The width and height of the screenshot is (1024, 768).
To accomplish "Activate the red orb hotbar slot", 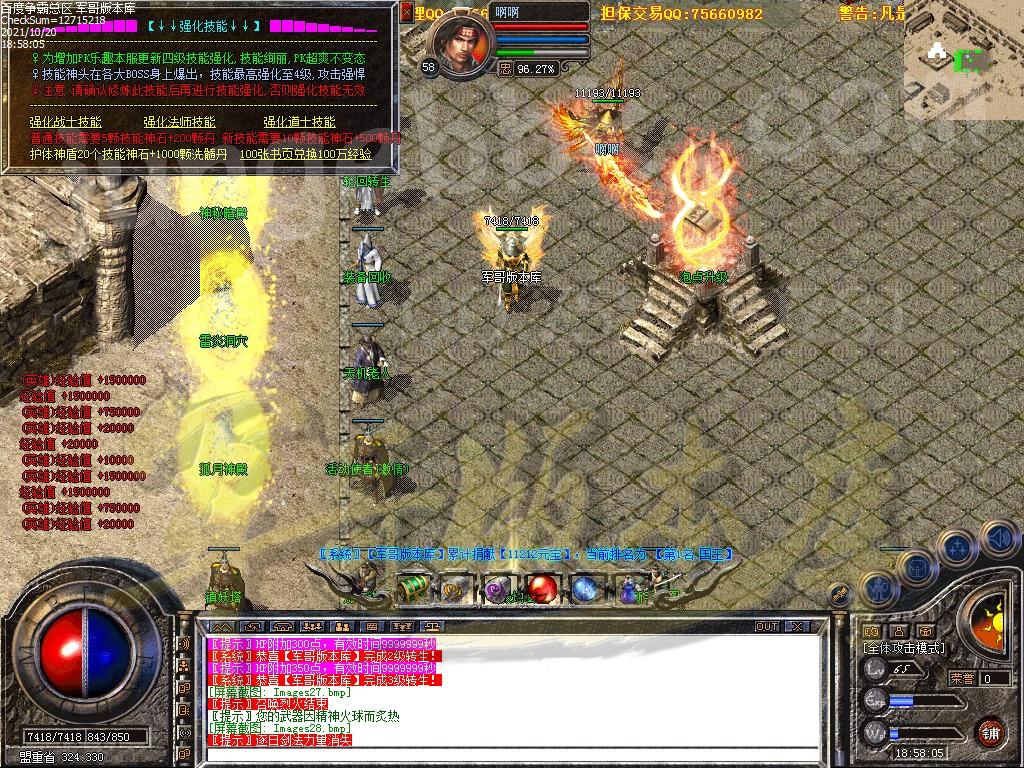I will click(541, 589).
